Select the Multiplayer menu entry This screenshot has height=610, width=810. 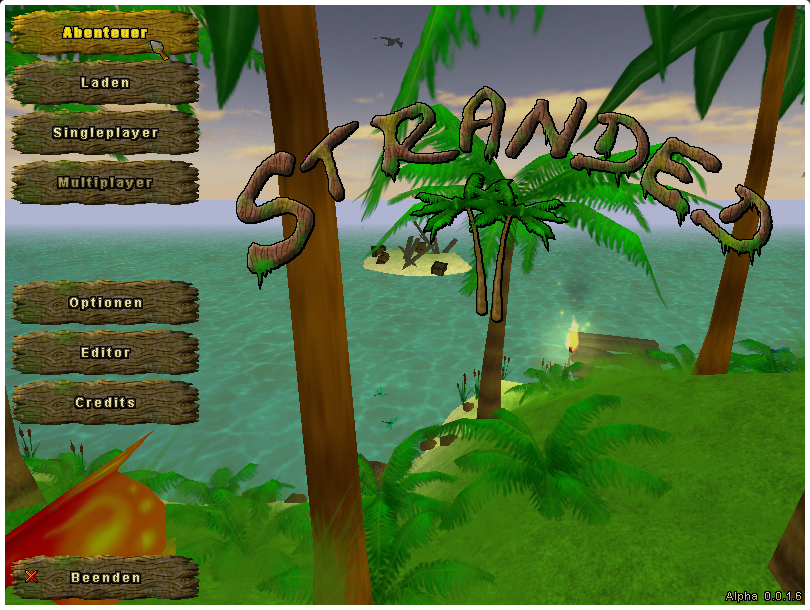point(104,183)
